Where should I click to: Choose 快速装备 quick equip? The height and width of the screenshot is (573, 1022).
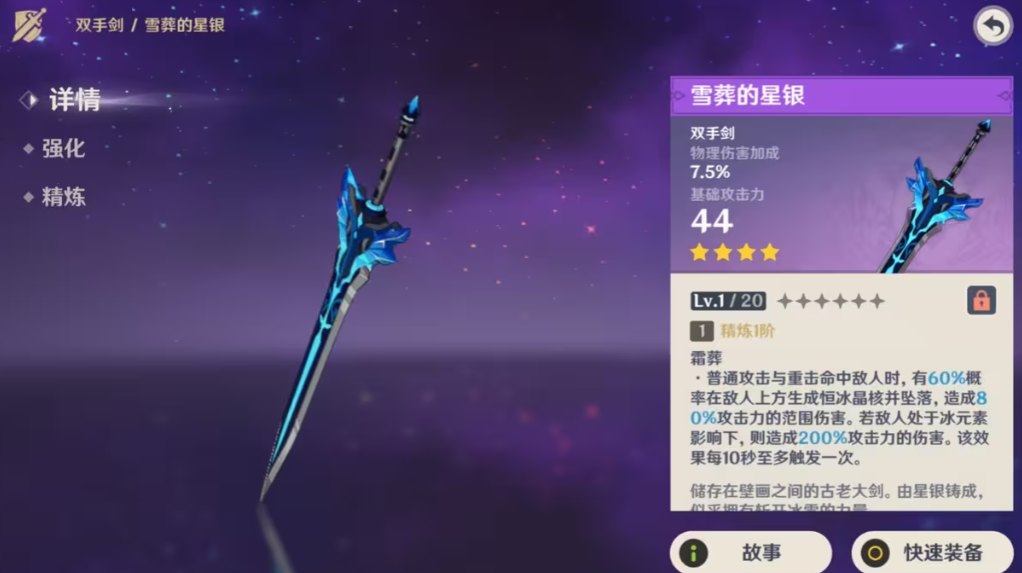932,552
